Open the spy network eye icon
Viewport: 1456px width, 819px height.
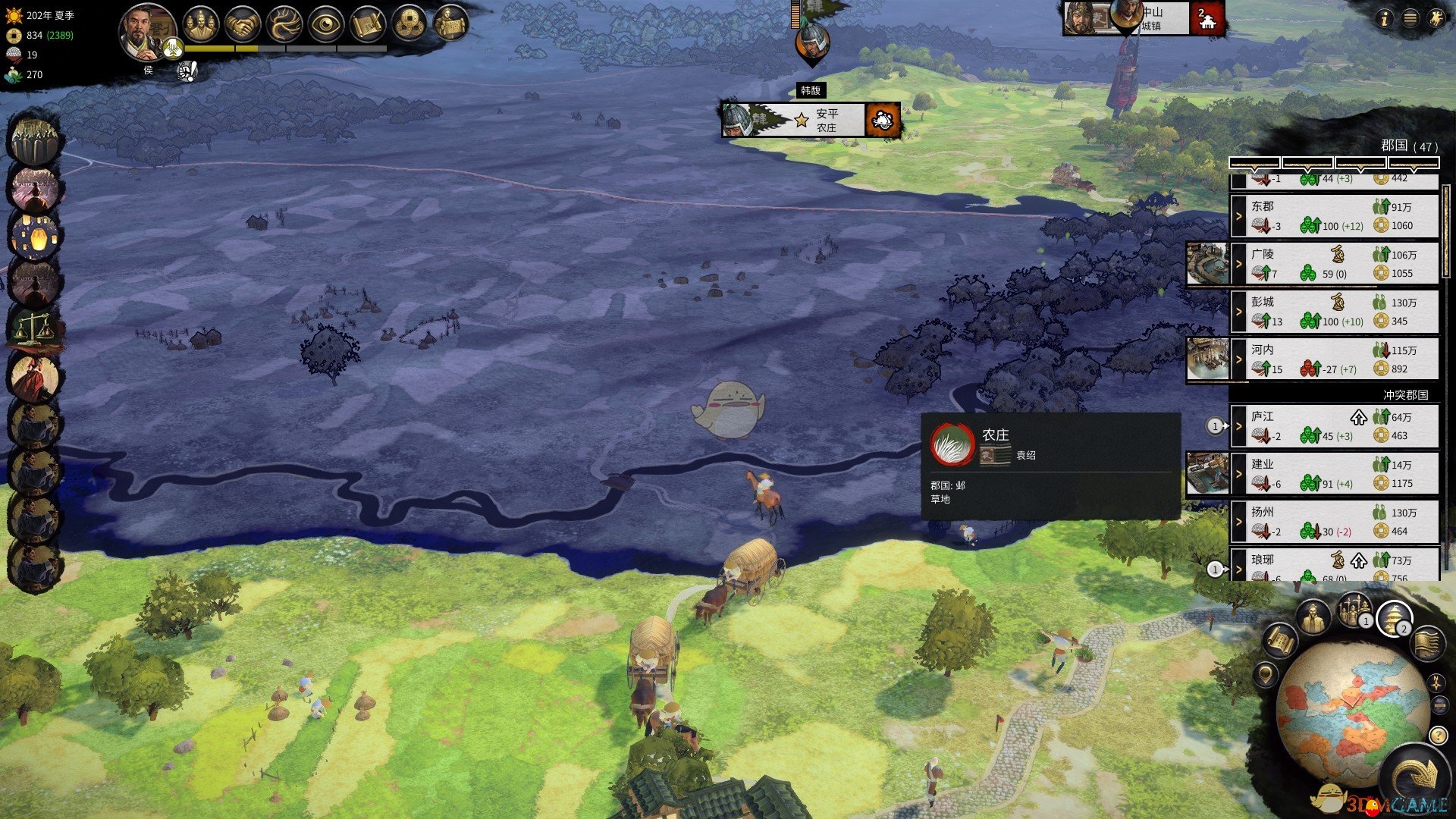point(326,24)
